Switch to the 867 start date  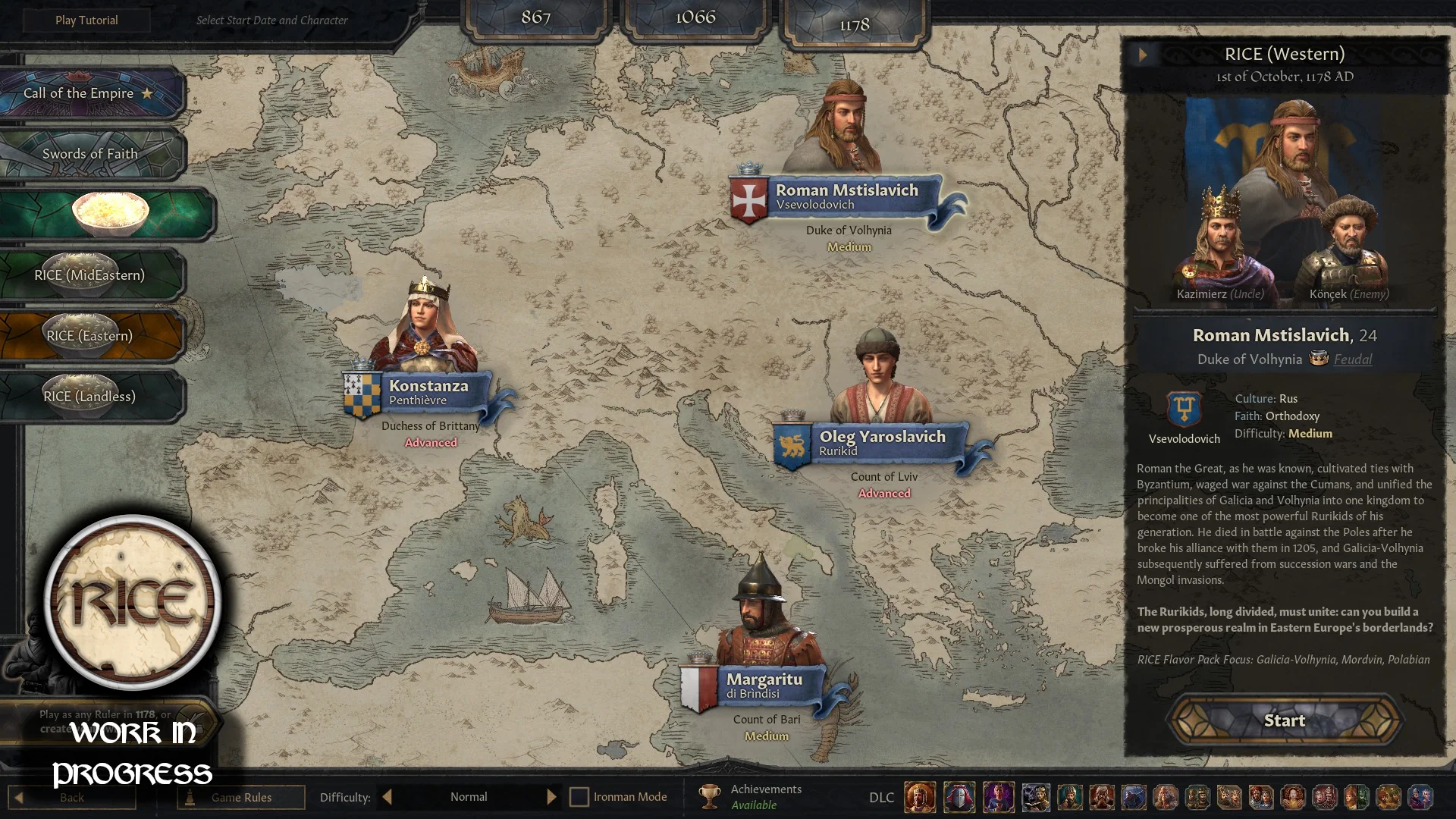click(x=535, y=17)
